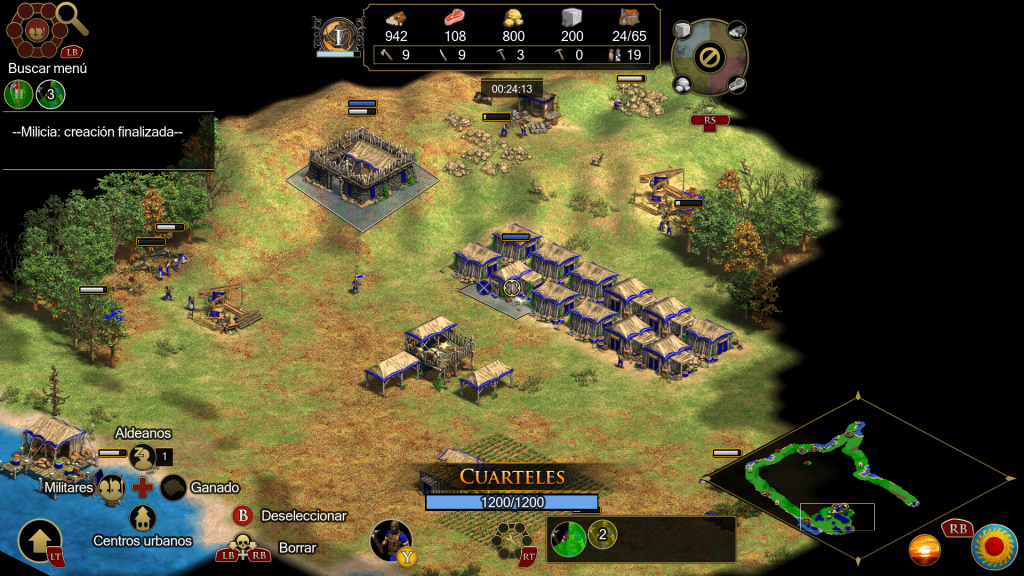Open the sun emblem button
Viewport: 1024px width, 576px height.
[x=994, y=546]
